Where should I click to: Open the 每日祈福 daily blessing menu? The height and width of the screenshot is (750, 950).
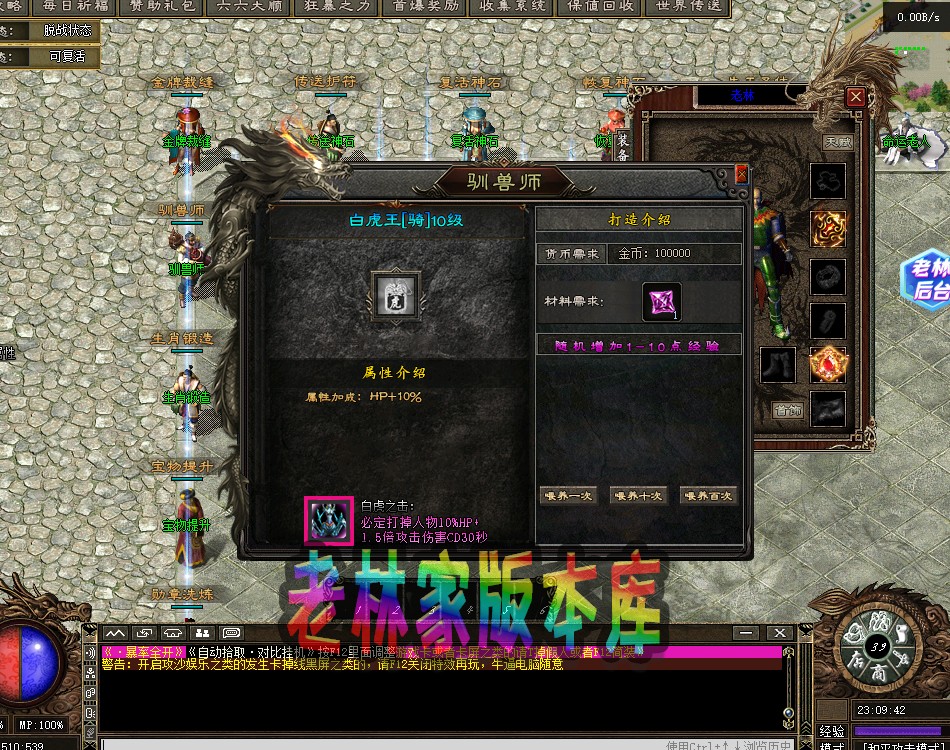75,7
